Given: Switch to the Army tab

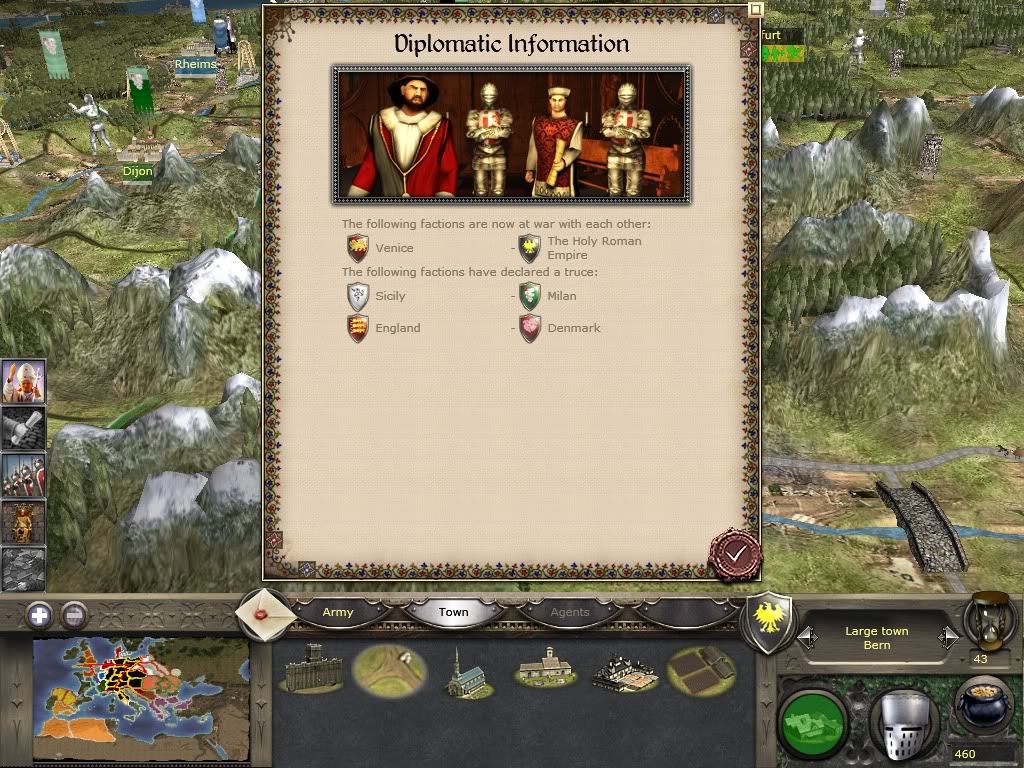Looking at the screenshot, I should (338, 612).
